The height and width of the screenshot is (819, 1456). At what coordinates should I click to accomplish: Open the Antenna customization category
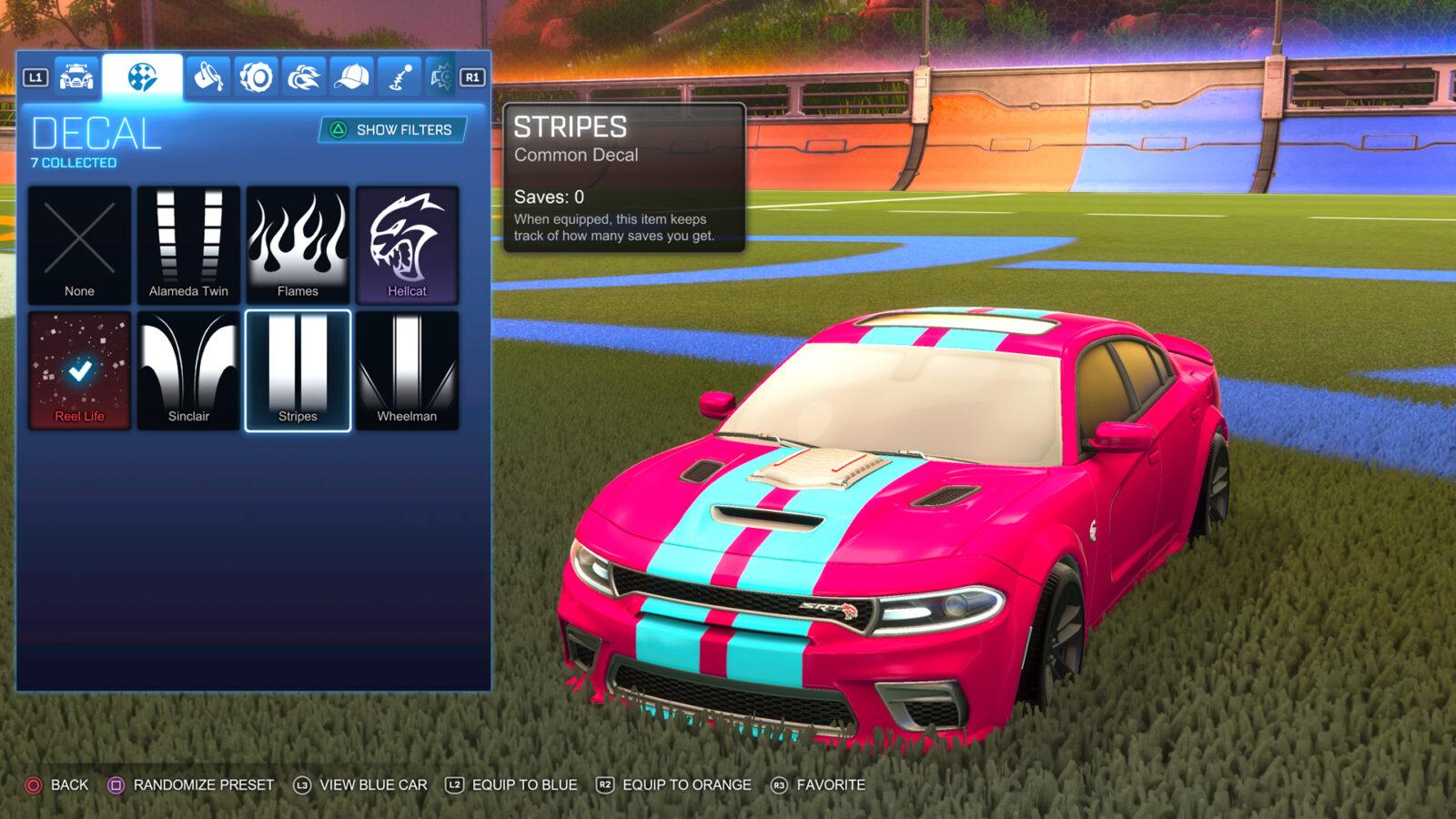point(399,79)
